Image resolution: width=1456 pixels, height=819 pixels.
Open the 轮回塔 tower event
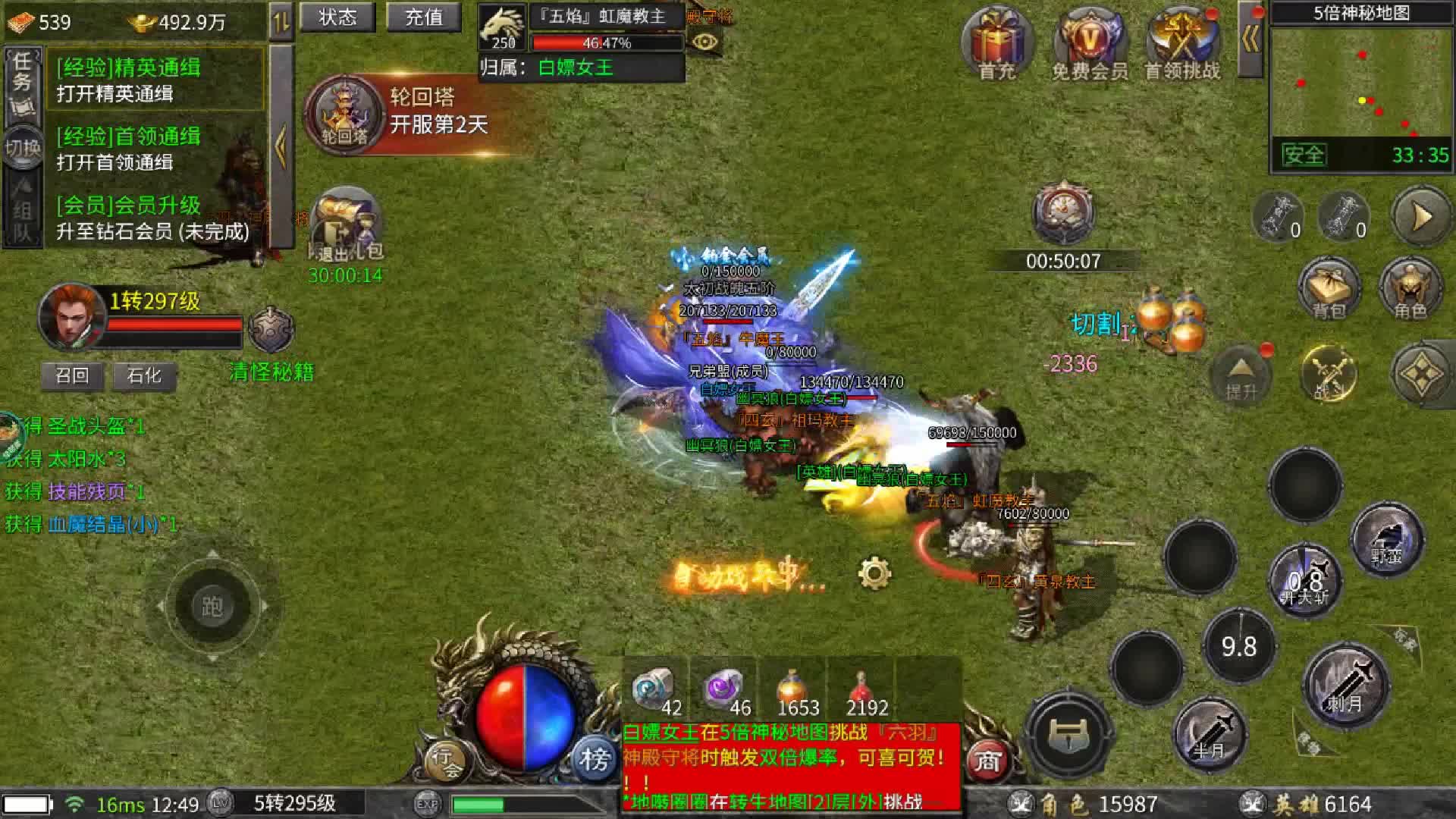pyautogui.click(x=345, y=115)
